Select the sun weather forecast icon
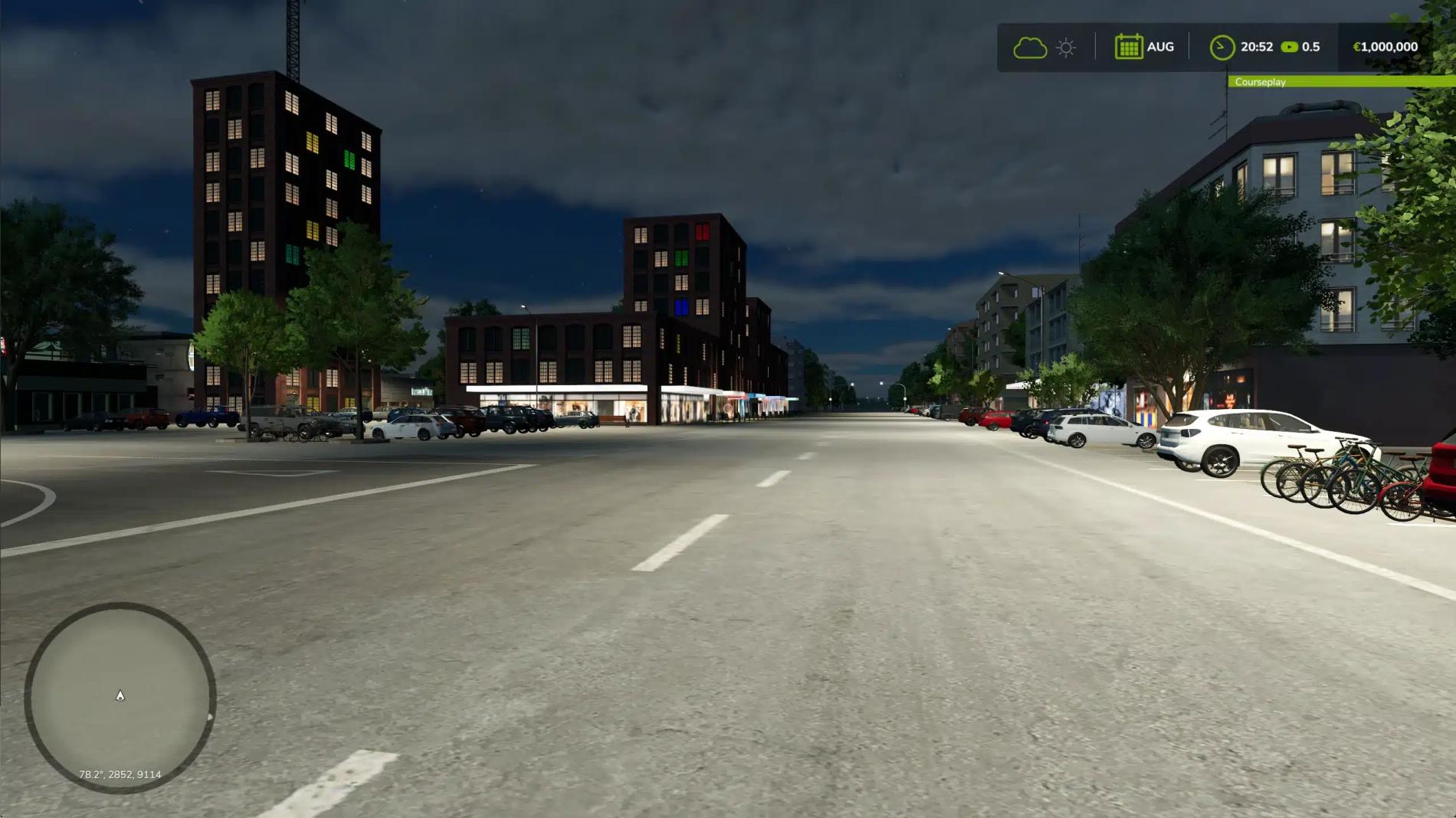The image size is (1456, 818). [1065, 47]
